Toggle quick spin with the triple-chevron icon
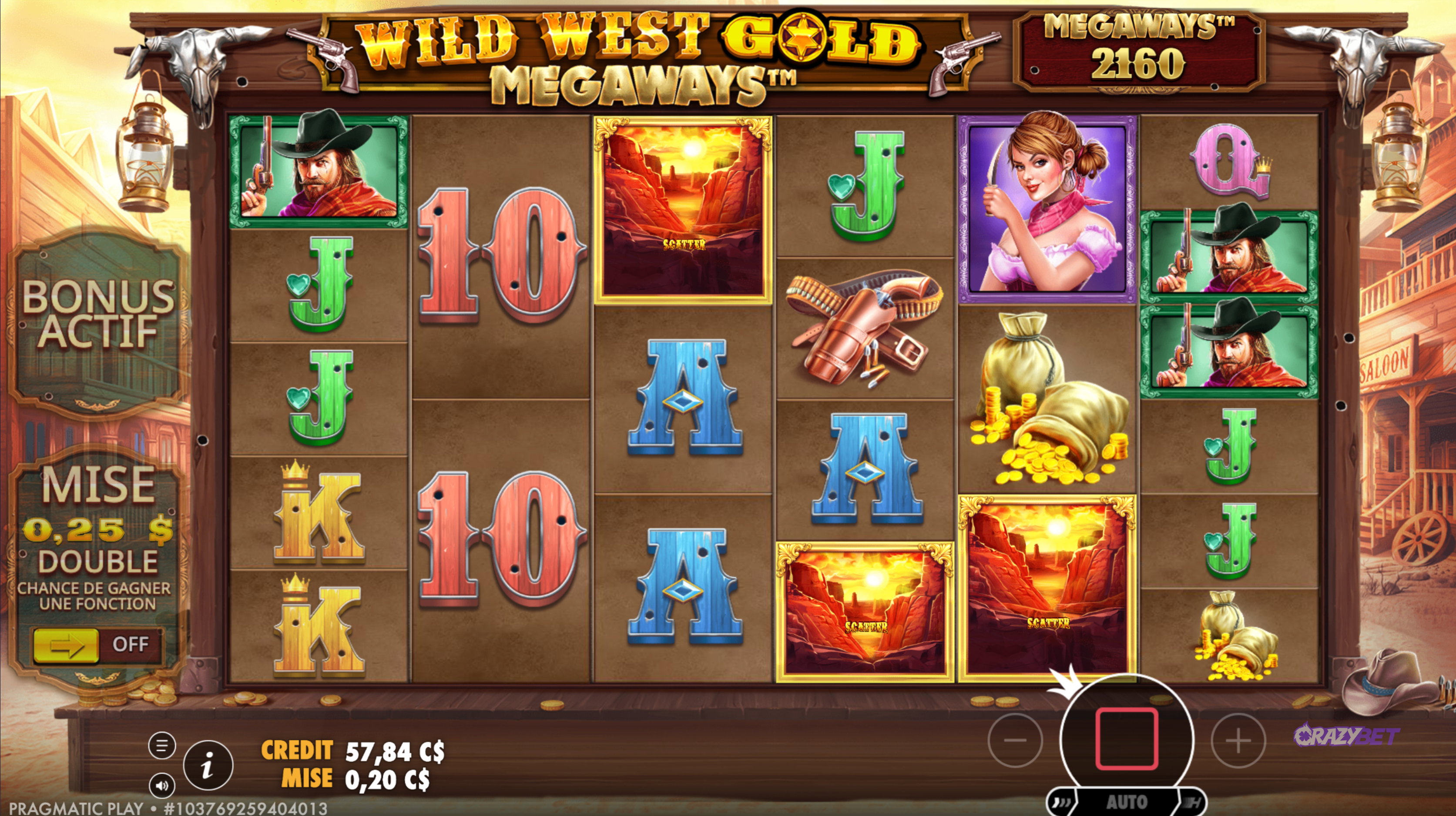This screenshot has width=1456, height=816. click(1061, 803)
